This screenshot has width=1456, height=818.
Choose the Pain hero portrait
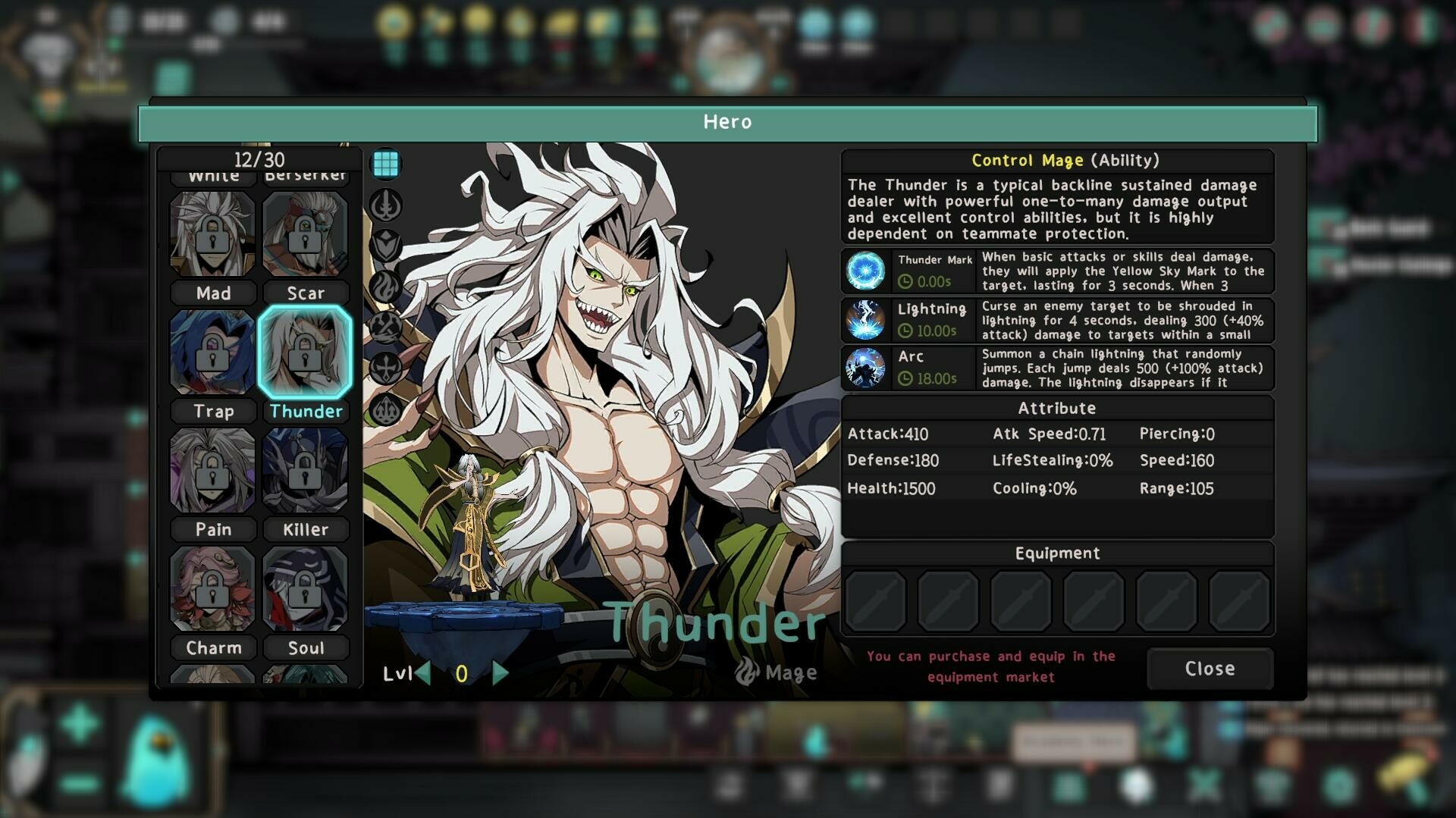point(212,470)
